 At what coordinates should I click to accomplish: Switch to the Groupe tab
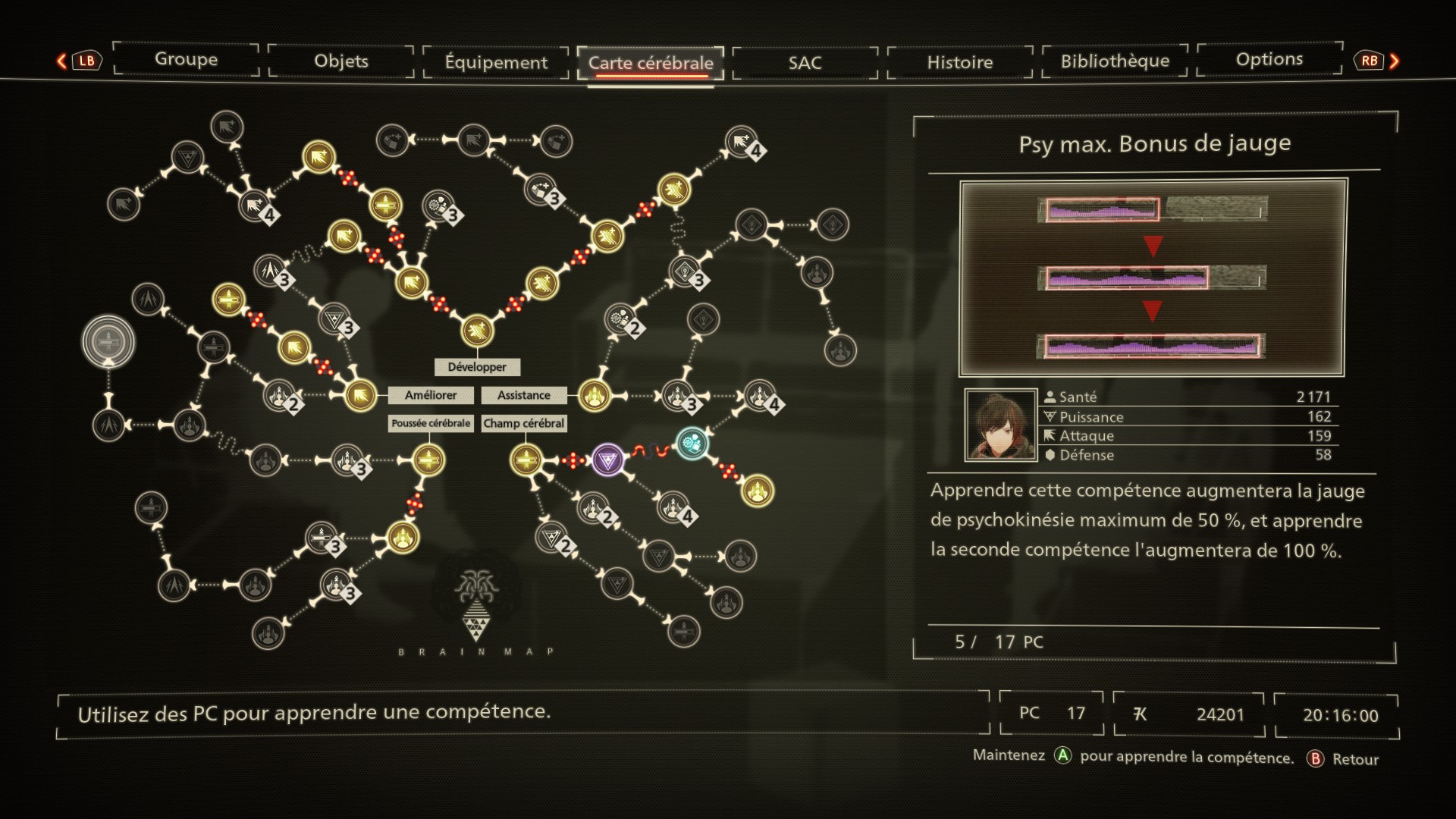tap(186, 59)
